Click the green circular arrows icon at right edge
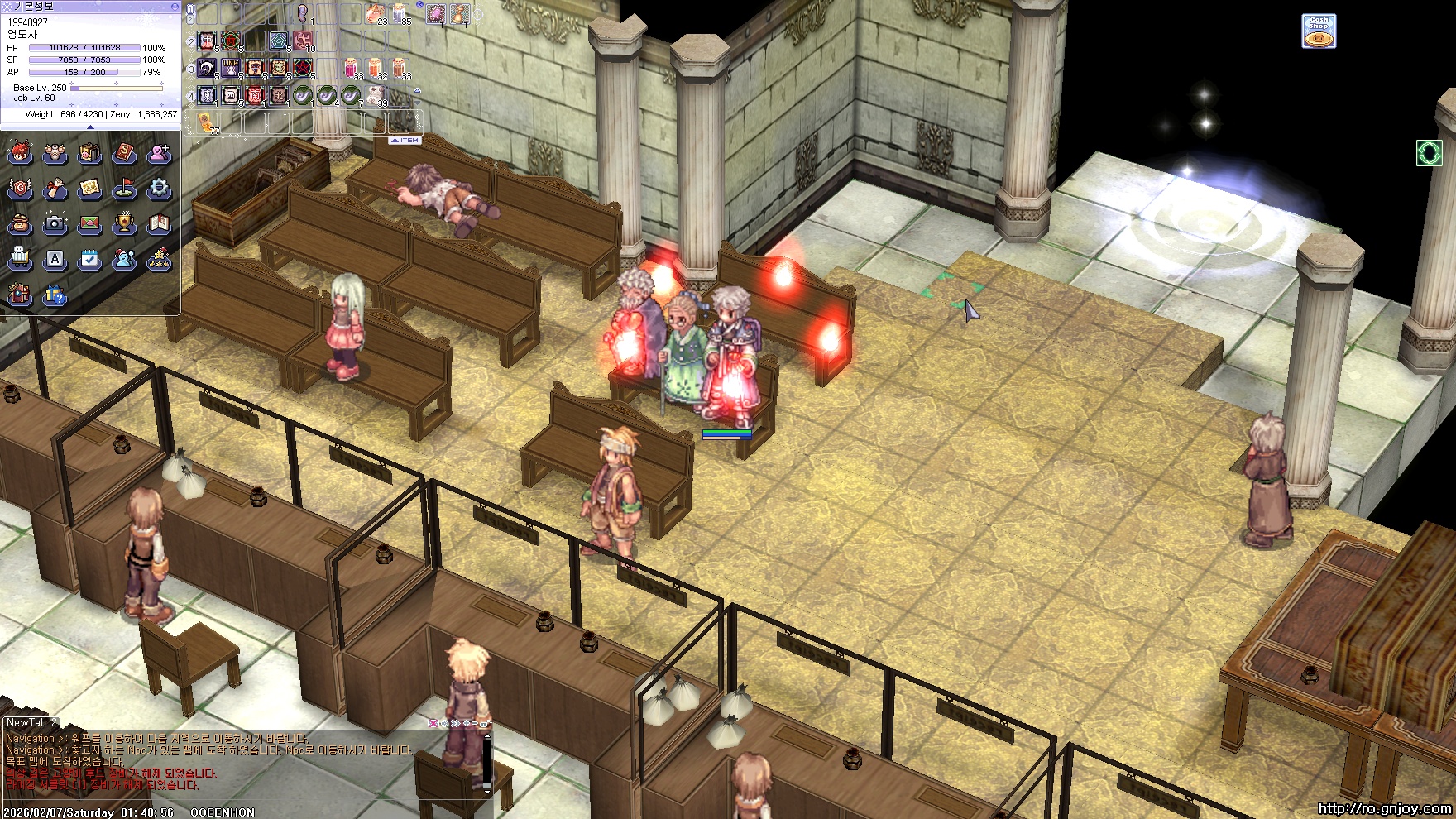1456x819 pixels. click(x=1429, y=152)
